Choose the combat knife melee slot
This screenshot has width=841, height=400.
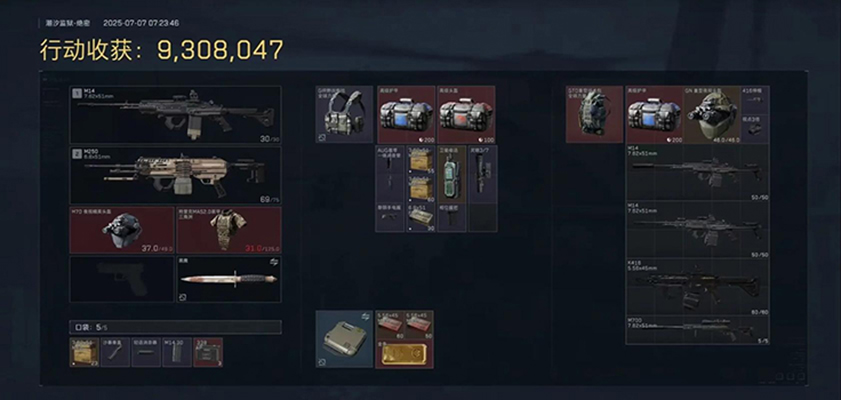click(x=229, y=279)
